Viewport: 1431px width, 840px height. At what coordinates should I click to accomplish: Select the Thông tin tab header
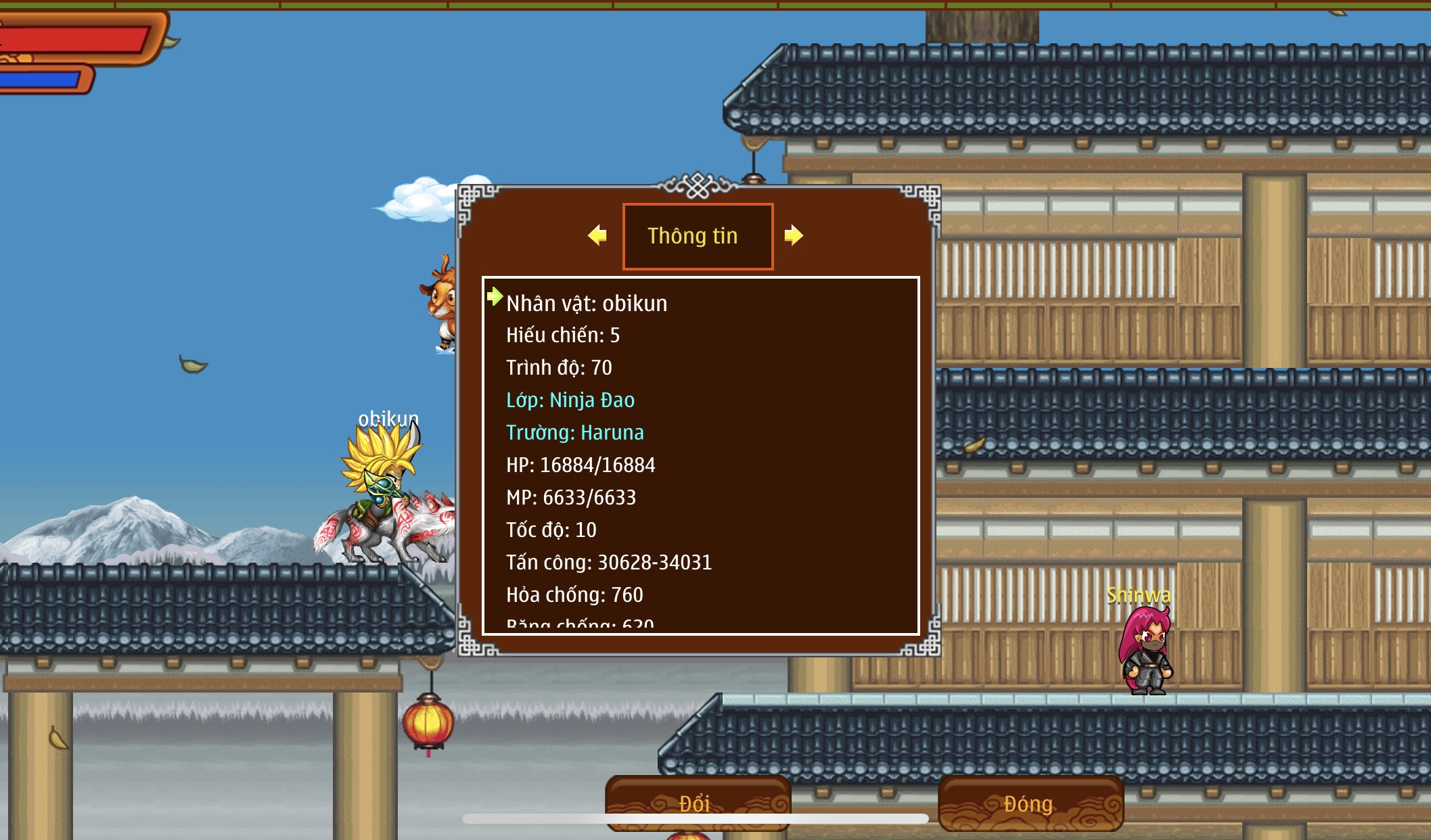[698, 236]
